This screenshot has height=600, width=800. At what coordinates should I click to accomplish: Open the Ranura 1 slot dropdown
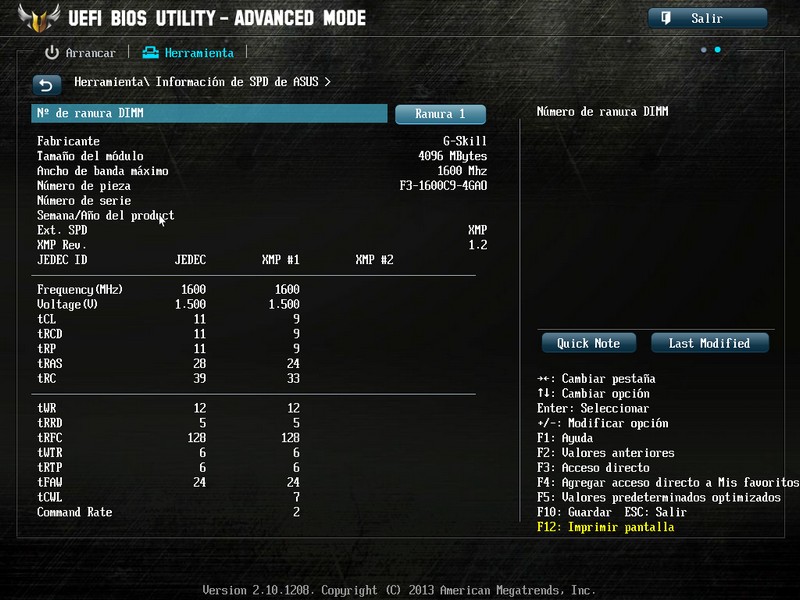click(440, 114)
